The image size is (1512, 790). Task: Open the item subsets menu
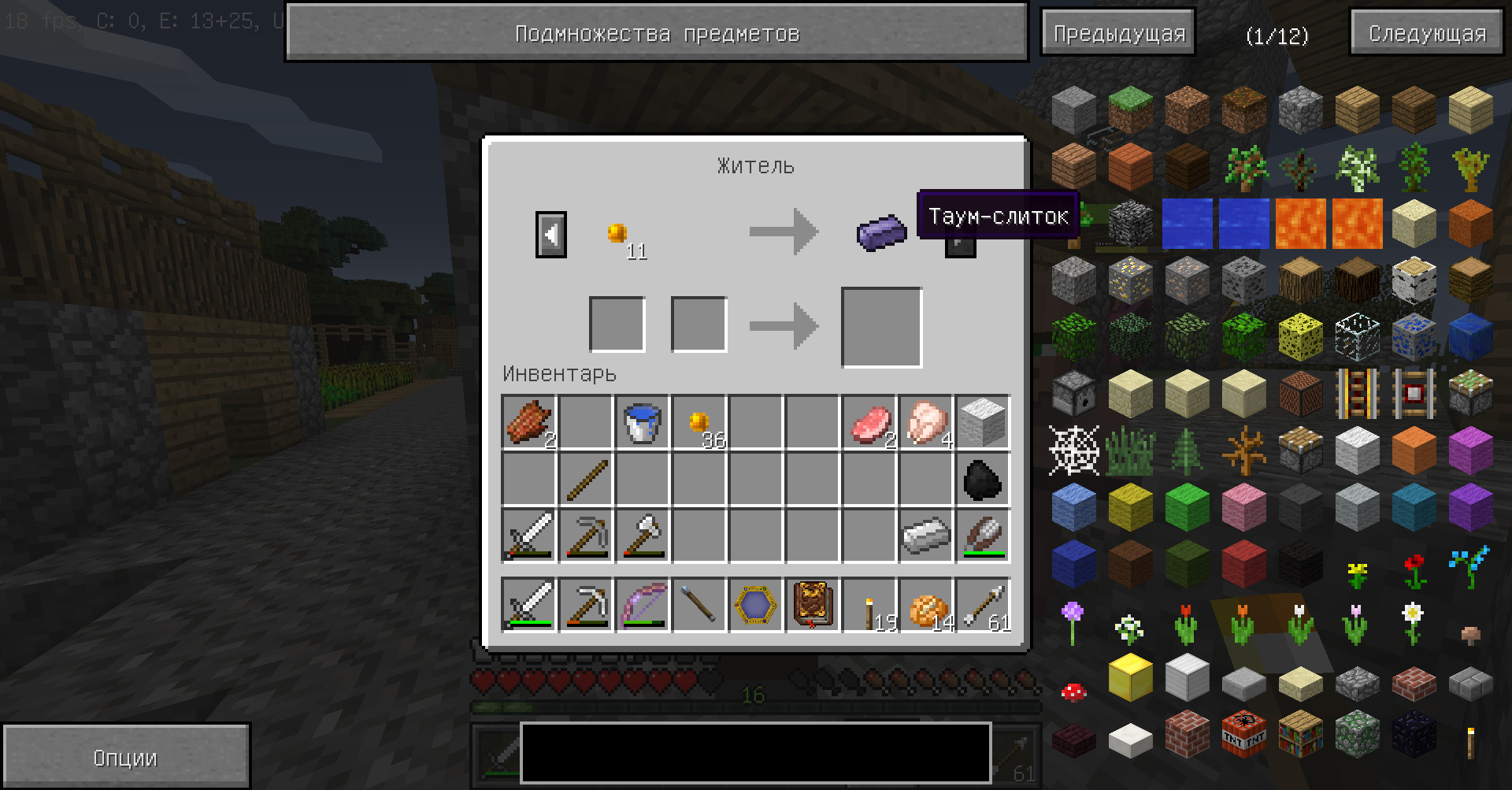pos(656,33)
